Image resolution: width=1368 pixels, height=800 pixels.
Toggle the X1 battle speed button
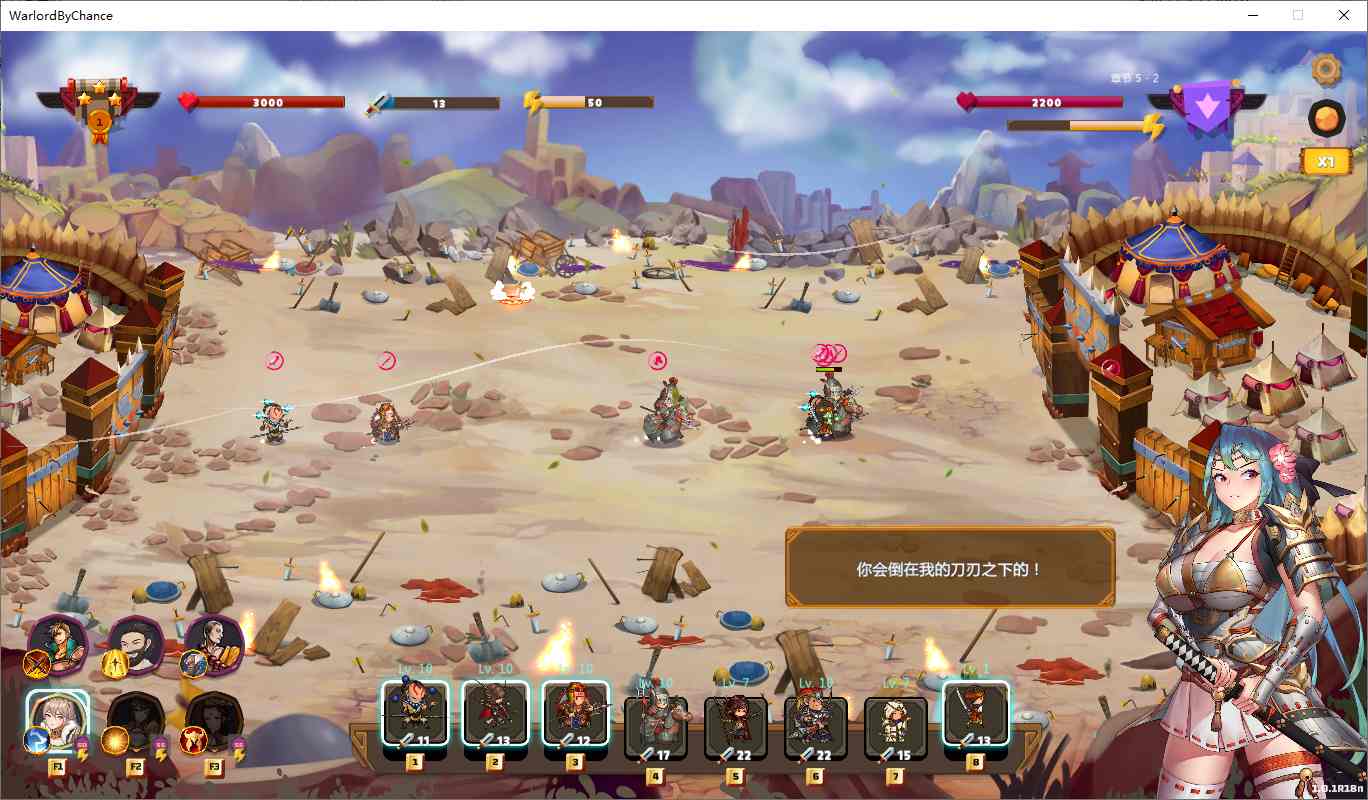pos(1326,162)
